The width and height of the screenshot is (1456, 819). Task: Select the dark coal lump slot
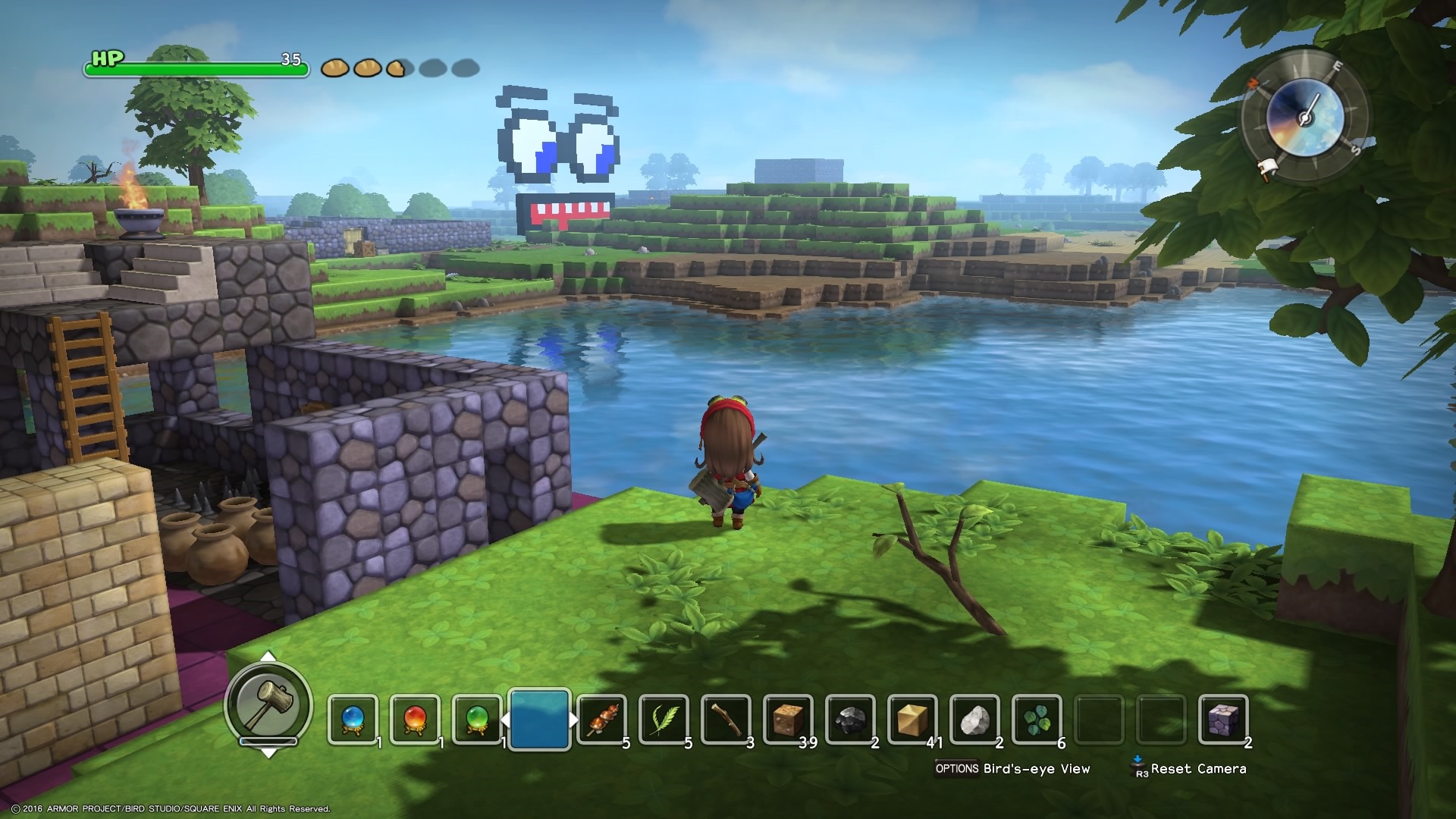pyautogui.click(x=850, y=719)
